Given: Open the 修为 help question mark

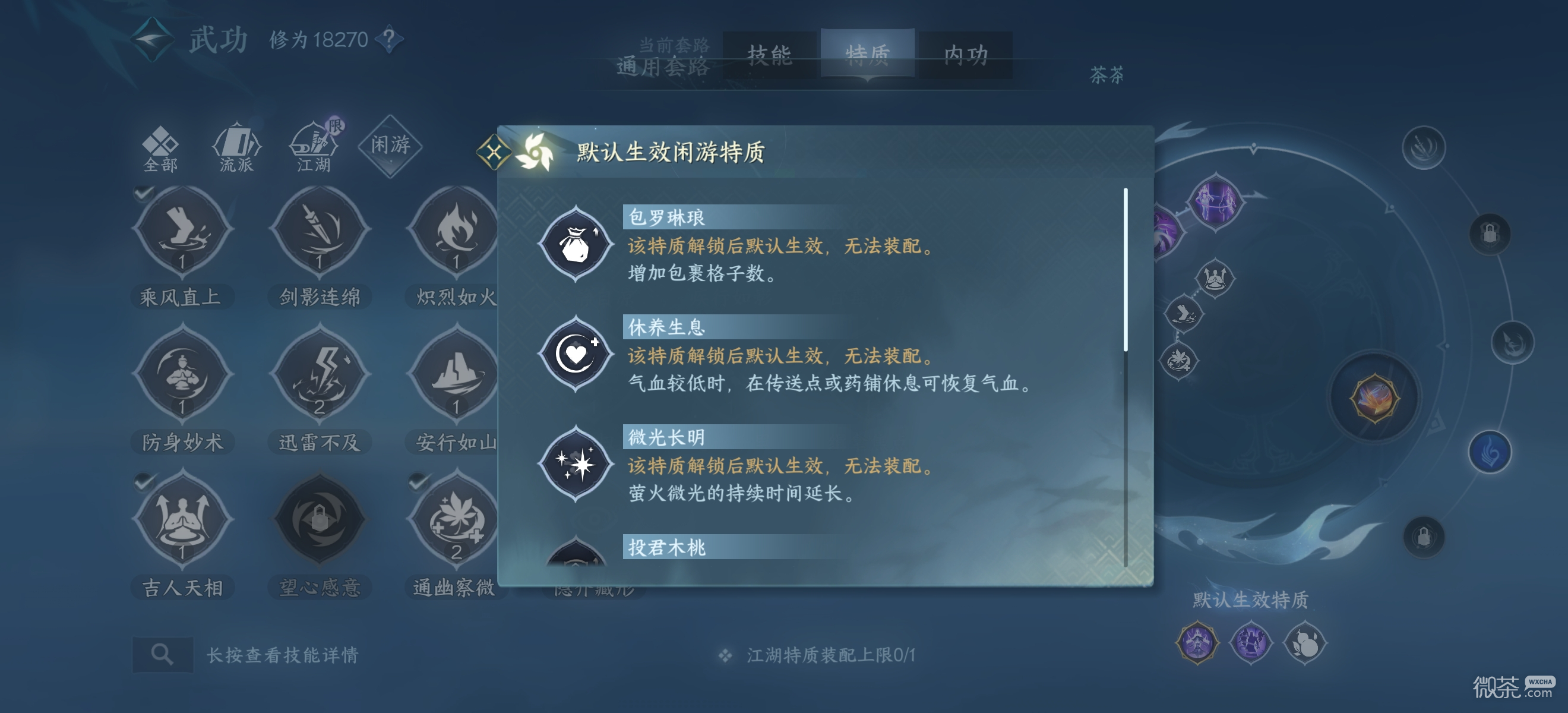Looking at the screenshot, I should (388, 40).
